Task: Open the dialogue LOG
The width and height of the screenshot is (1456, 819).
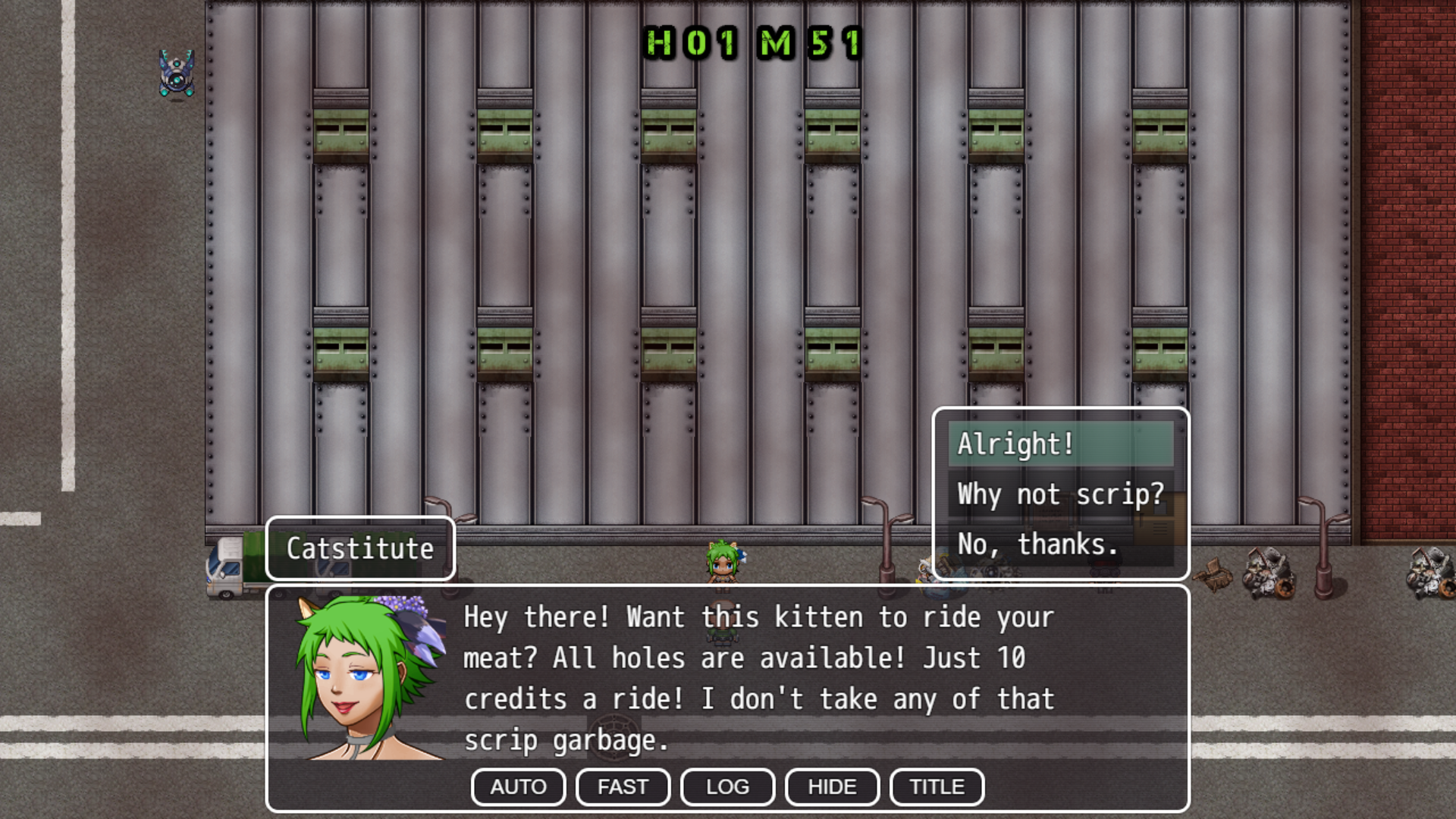Action: point(727,787)
